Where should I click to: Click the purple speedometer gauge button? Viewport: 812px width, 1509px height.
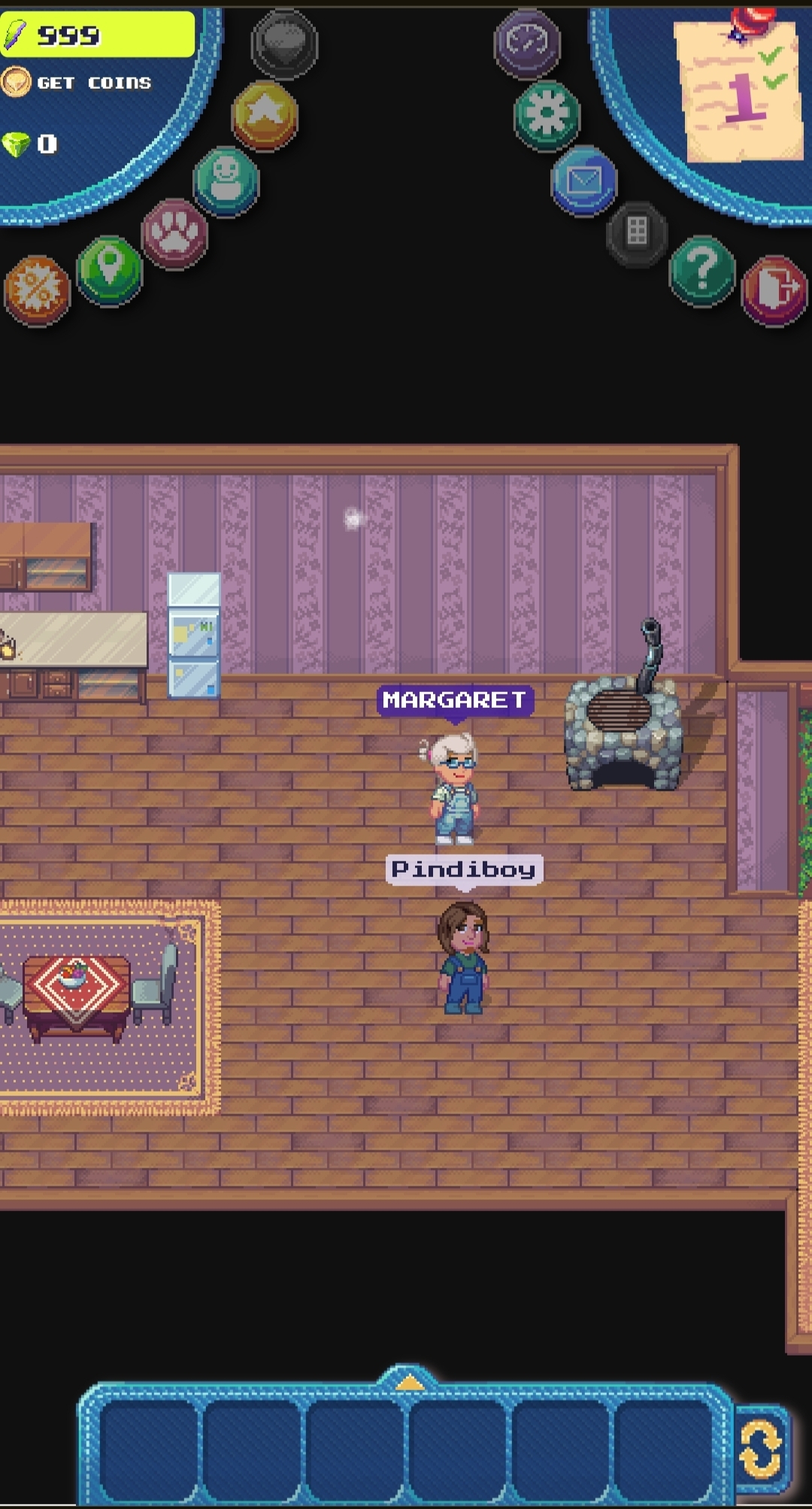click(x=527, y=43)
